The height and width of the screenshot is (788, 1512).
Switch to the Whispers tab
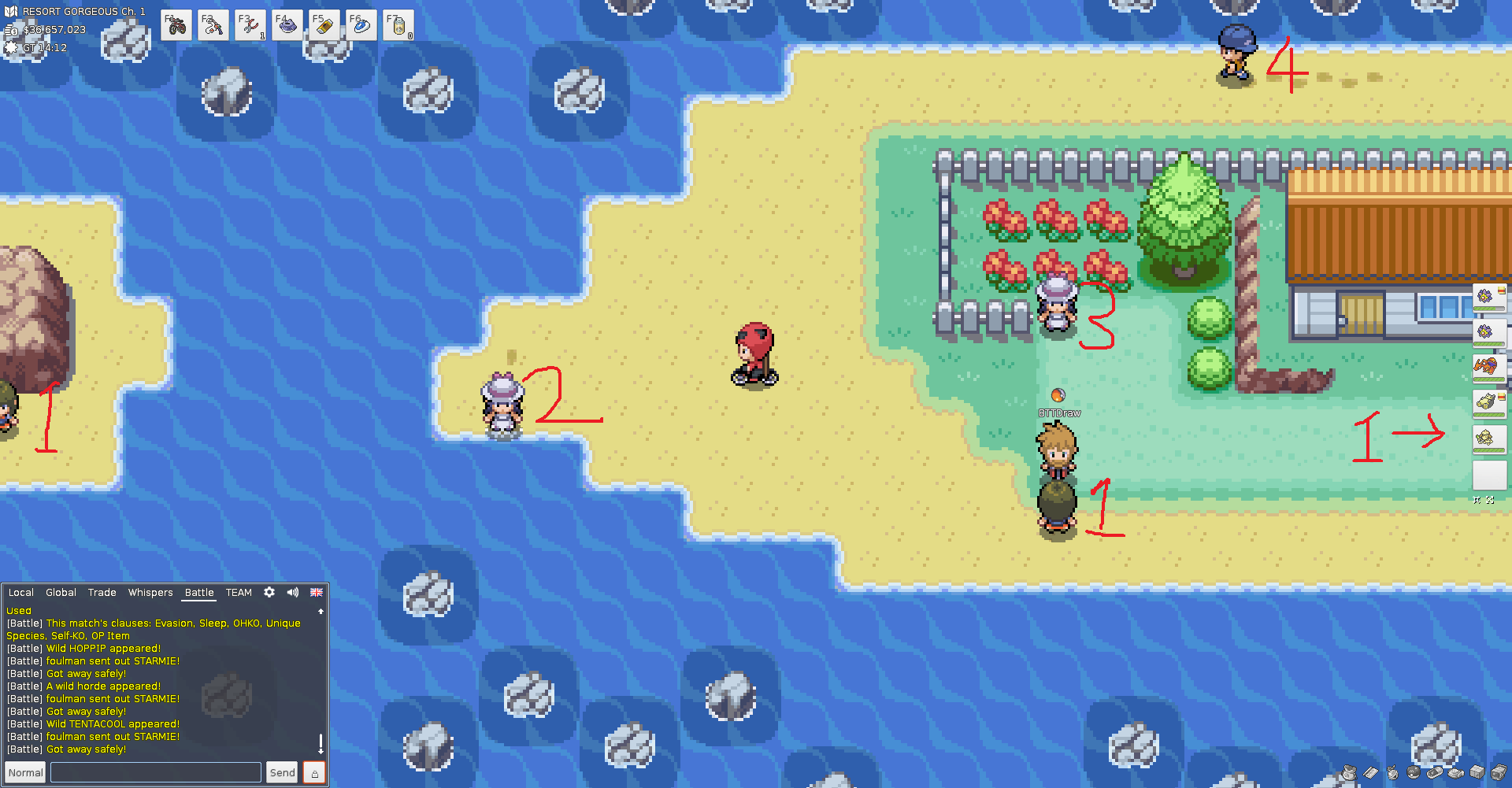[x=150, y=593]
